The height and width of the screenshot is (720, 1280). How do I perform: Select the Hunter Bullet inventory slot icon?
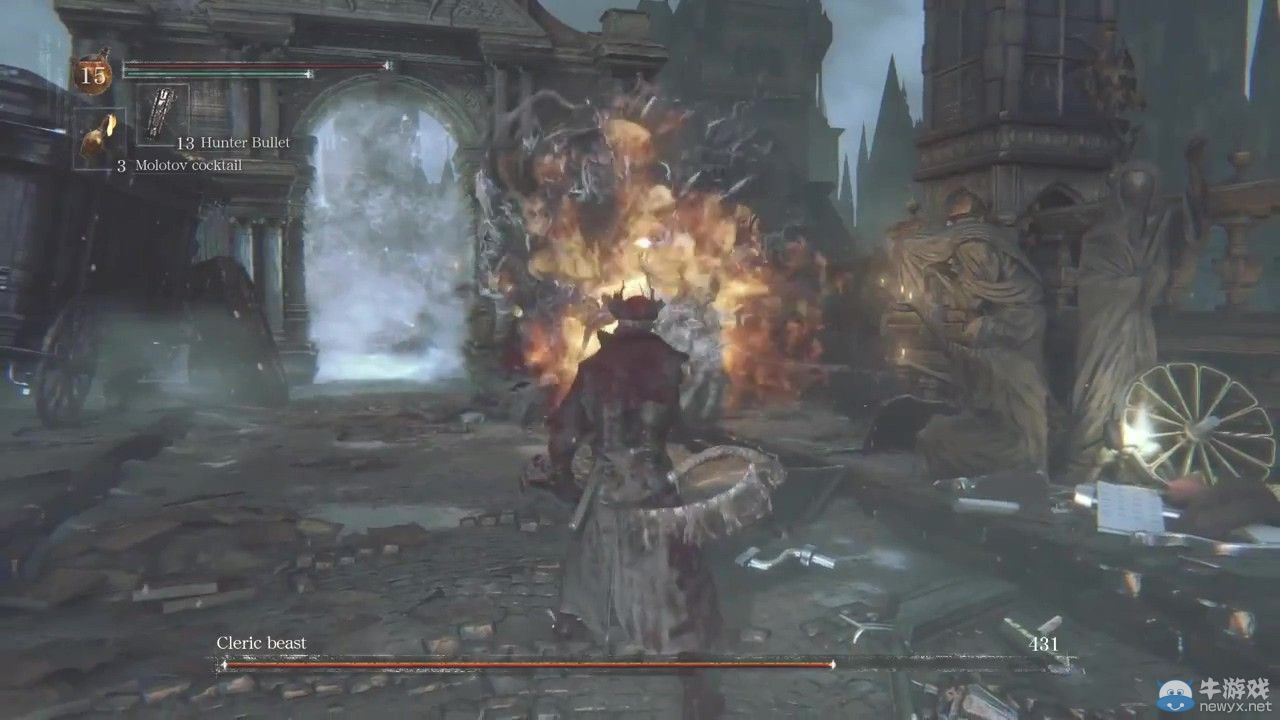tap(160, 113)
